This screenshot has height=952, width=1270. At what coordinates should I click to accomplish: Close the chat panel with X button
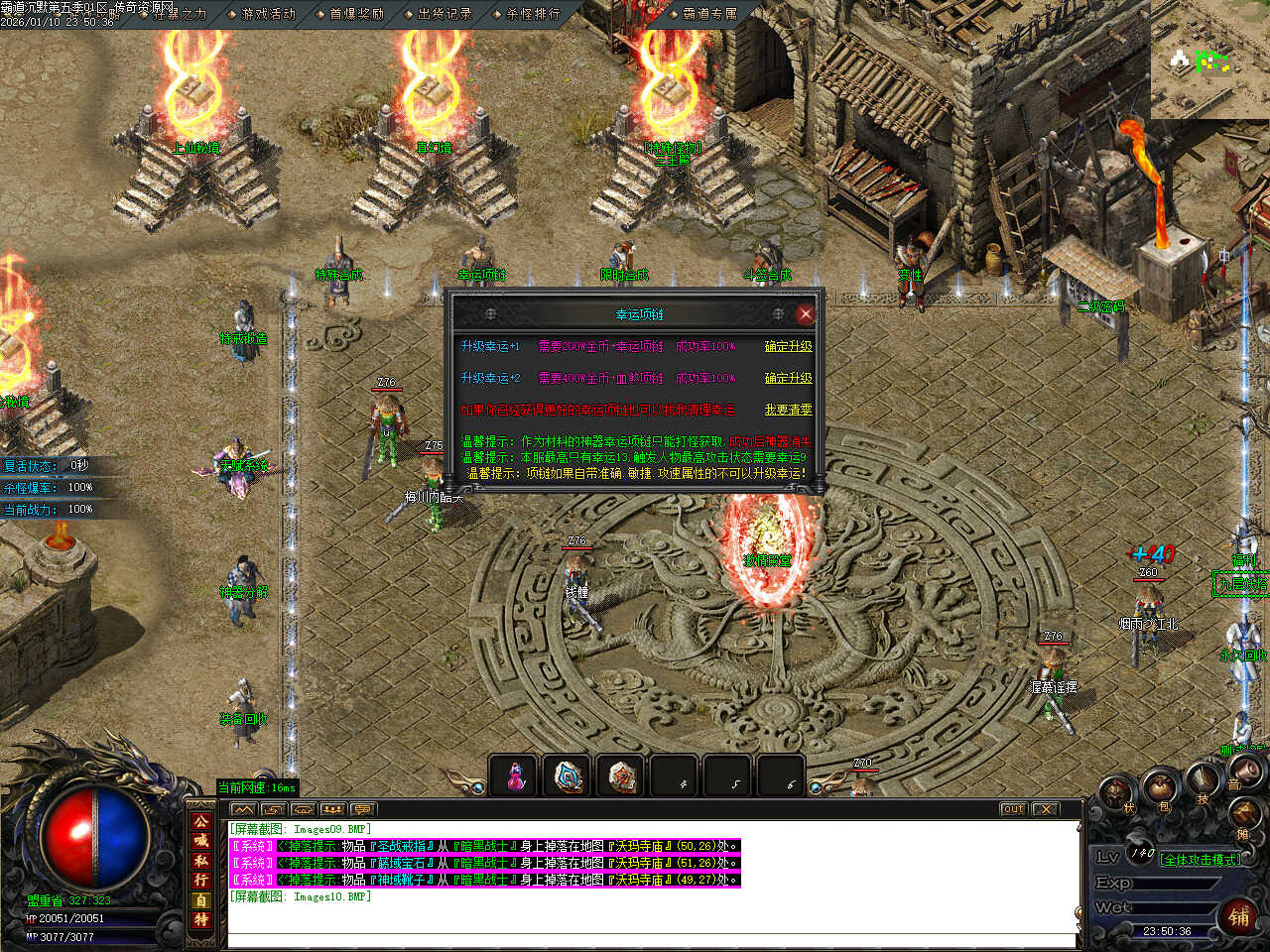[x=1046, y=809]
